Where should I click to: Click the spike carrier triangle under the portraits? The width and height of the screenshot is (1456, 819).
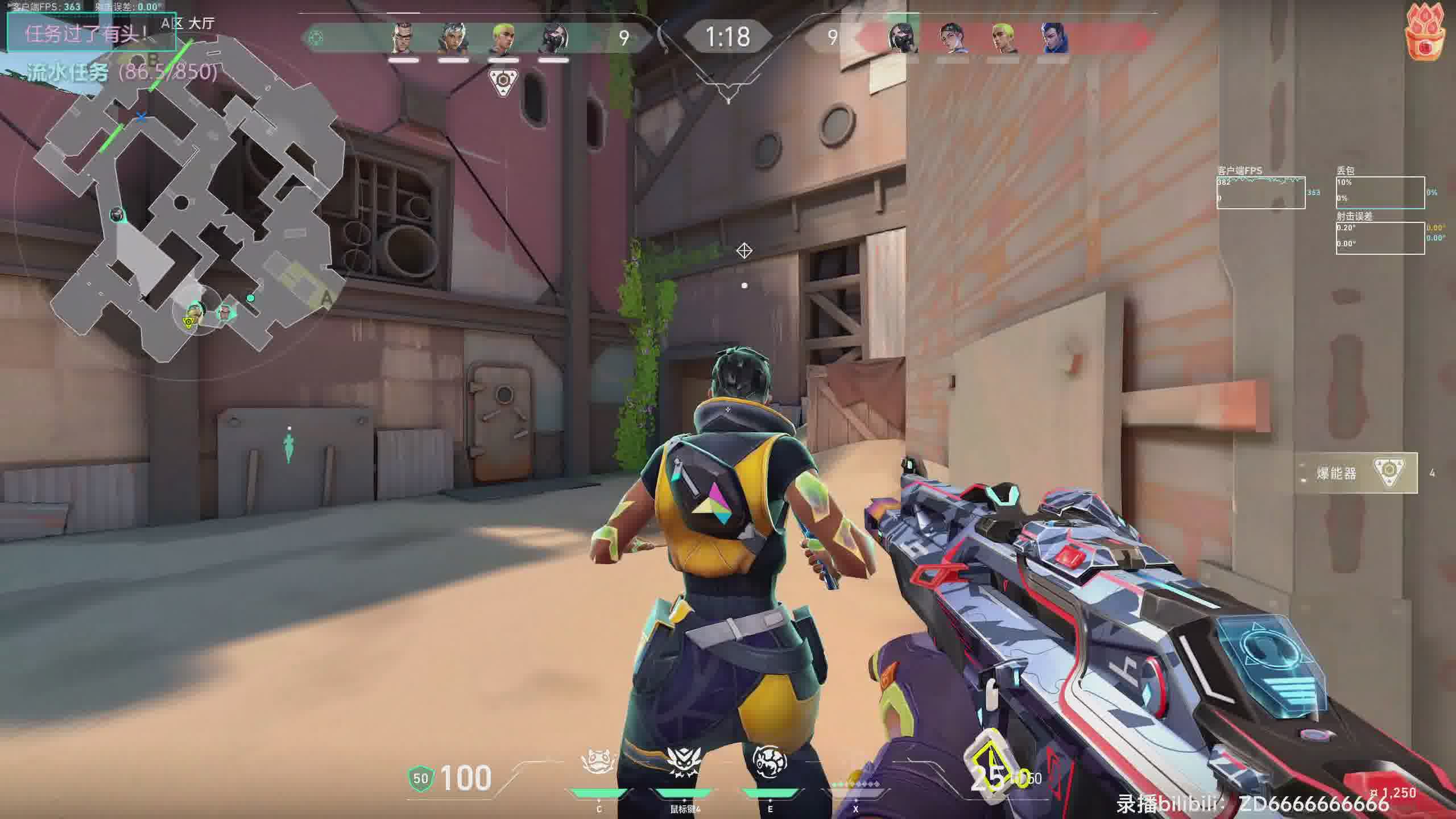(503, 81)
